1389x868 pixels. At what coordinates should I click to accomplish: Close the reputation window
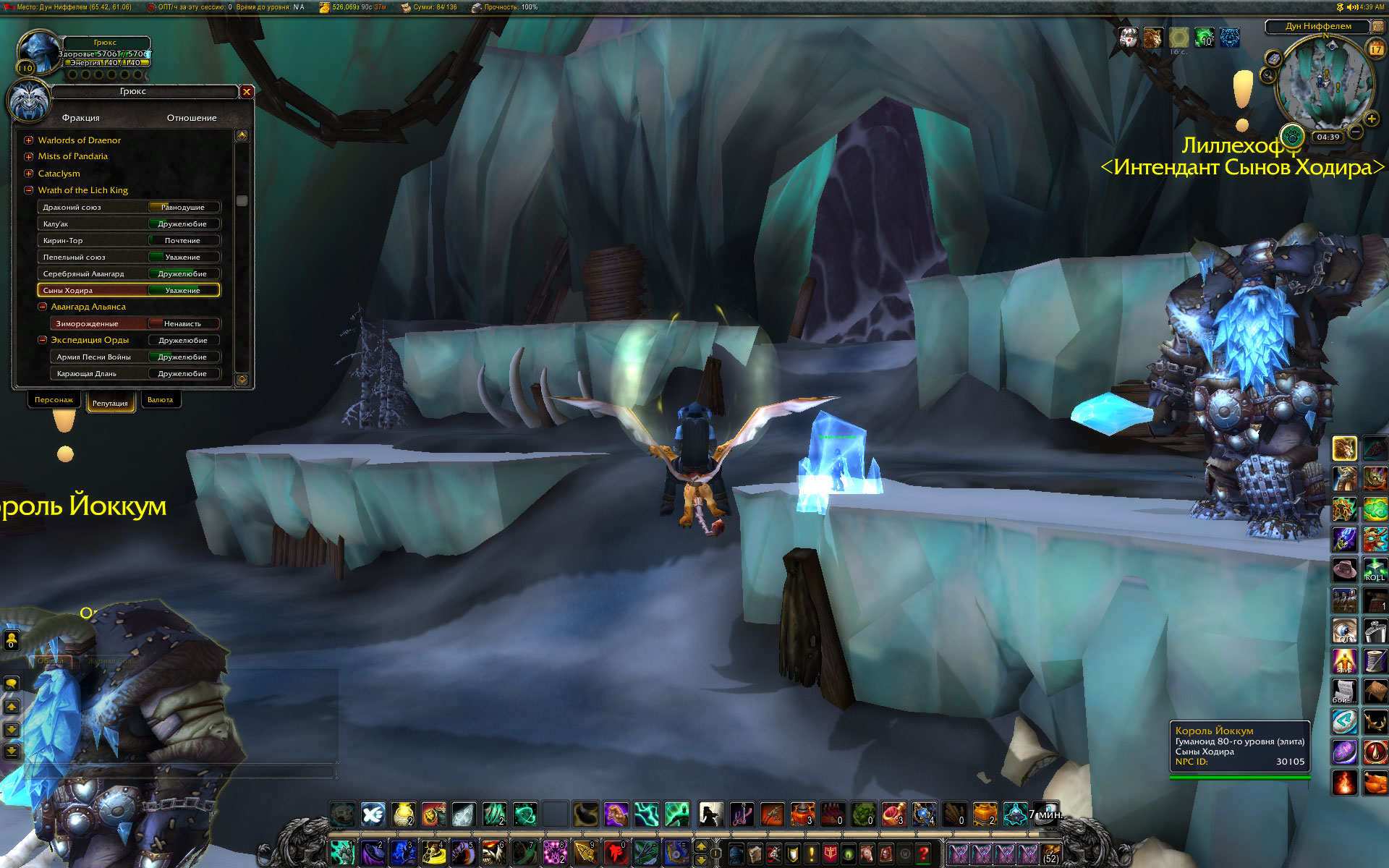(247, 92)
